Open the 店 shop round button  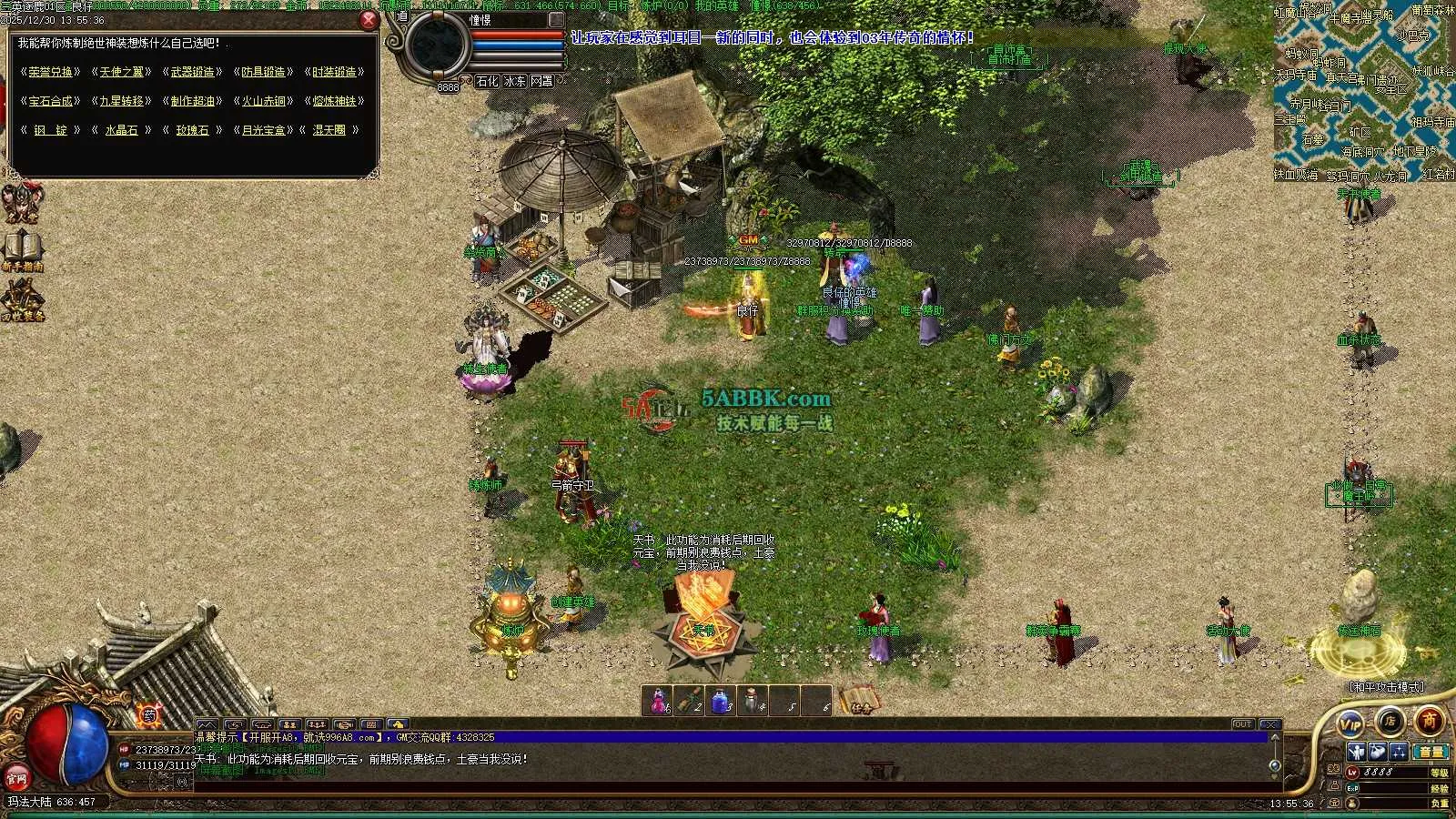(1390, 721)
